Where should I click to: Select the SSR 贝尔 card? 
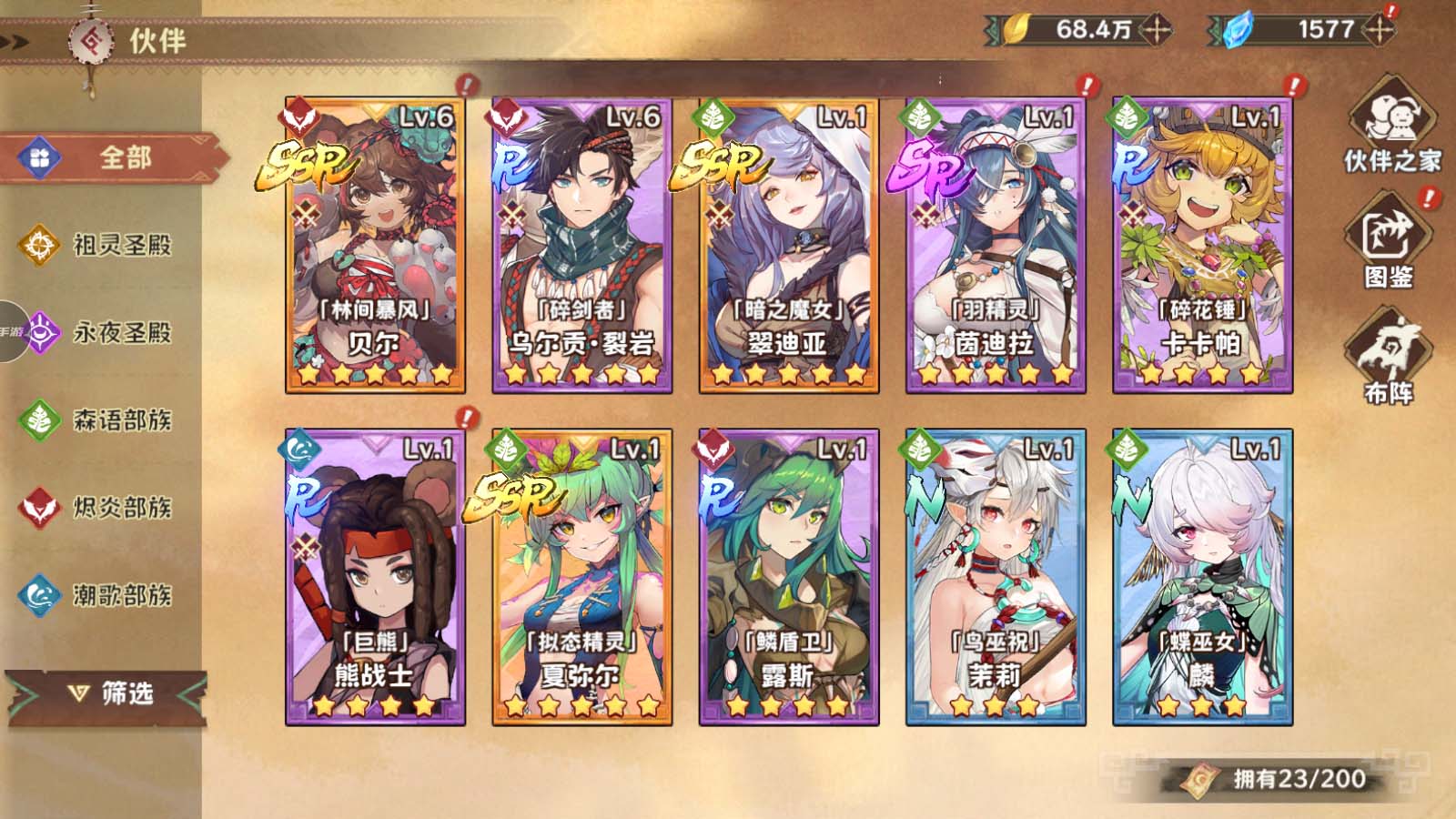(x=375, y=246)
